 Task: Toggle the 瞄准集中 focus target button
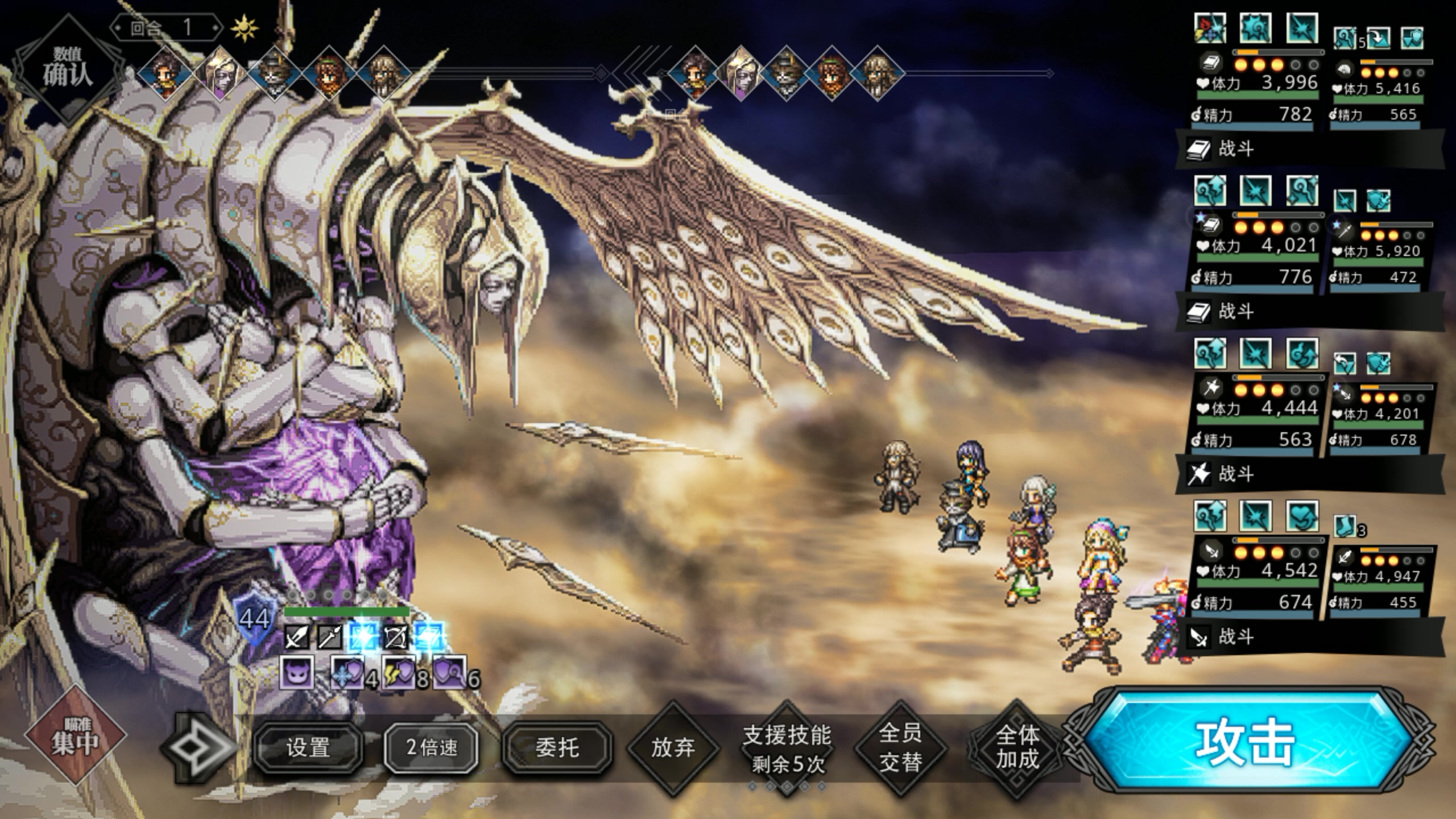tap(74, 736)
